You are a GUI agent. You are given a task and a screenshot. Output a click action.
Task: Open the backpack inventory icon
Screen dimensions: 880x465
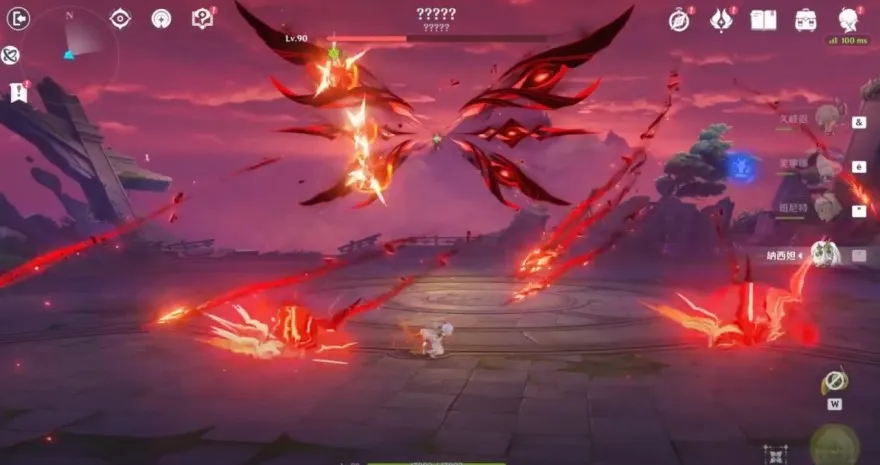click(806, 19)
